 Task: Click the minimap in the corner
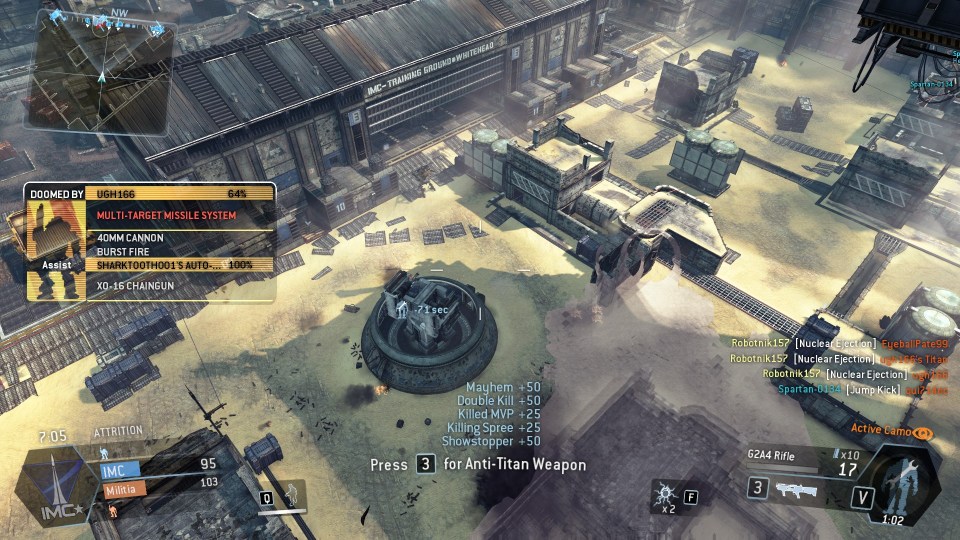tap(100, 72)
